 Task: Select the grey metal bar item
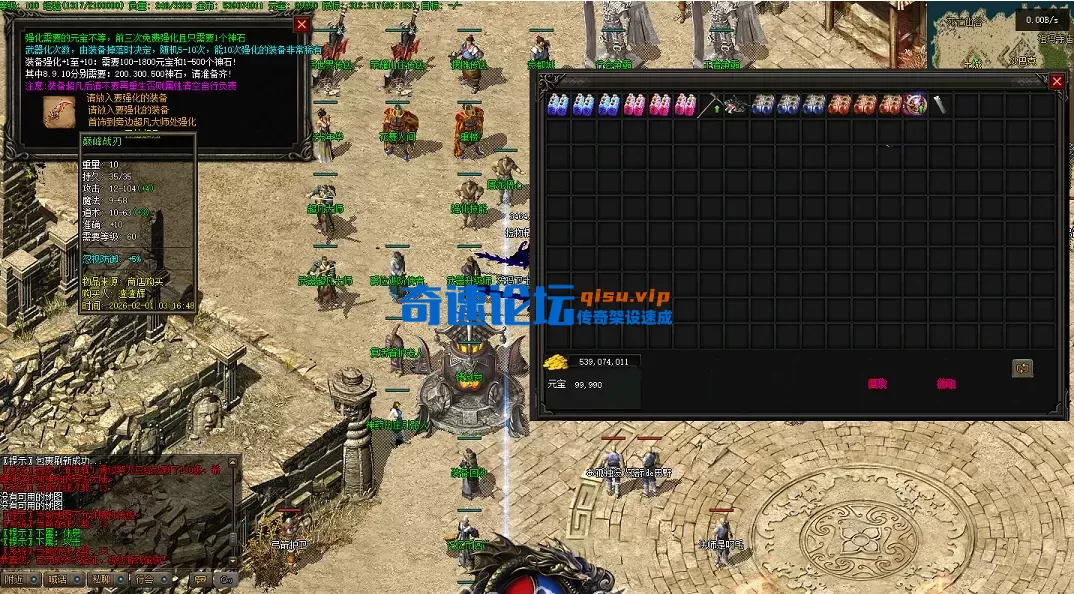pos(940,104)
